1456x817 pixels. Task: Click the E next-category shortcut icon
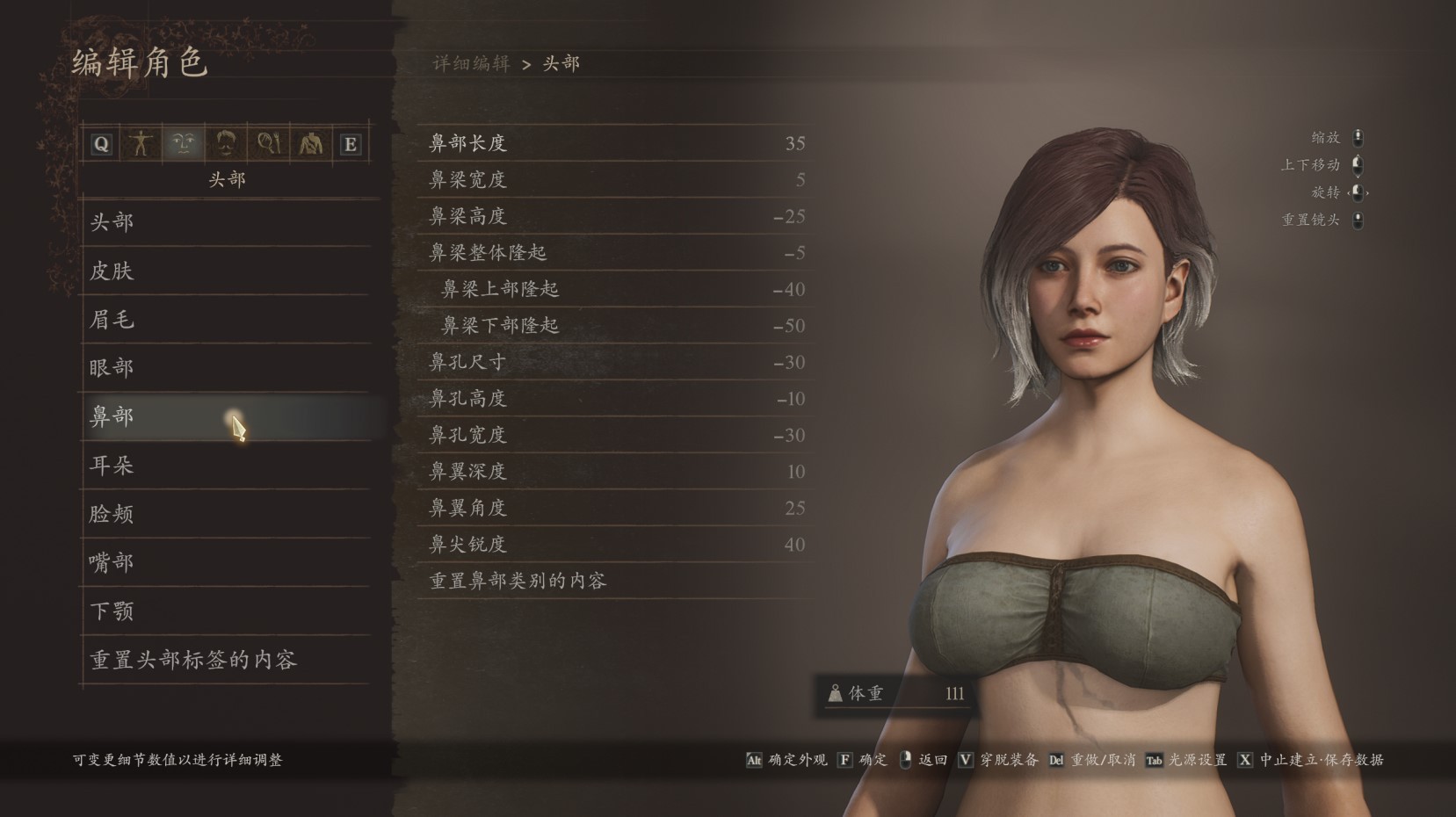click(x=351, y=143)
